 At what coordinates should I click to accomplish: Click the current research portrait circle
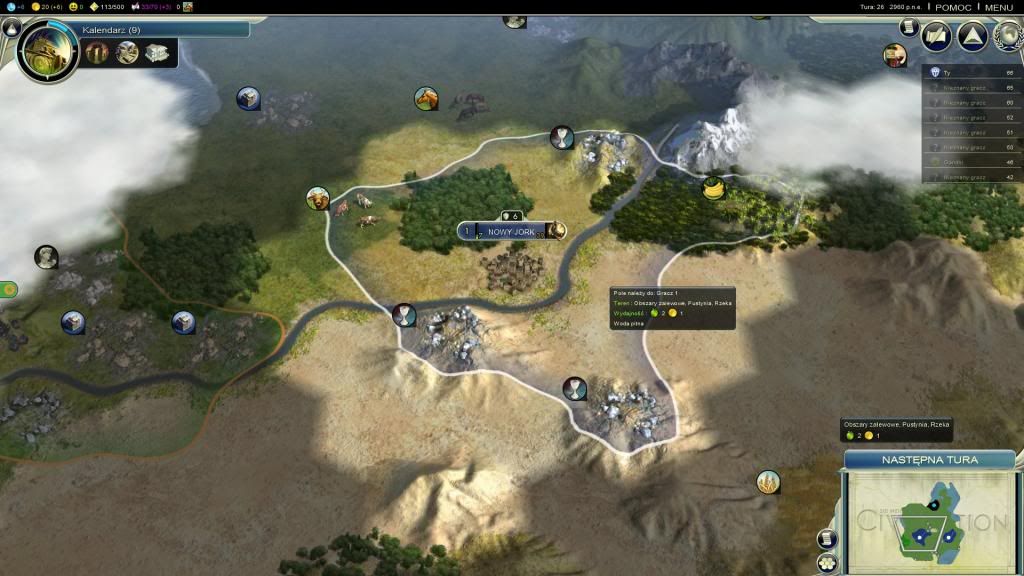47,50
